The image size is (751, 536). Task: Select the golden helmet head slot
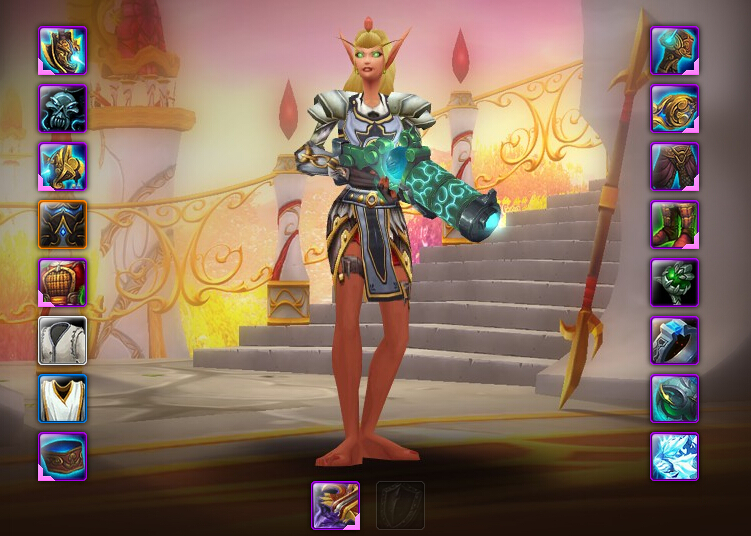(63, 50)
